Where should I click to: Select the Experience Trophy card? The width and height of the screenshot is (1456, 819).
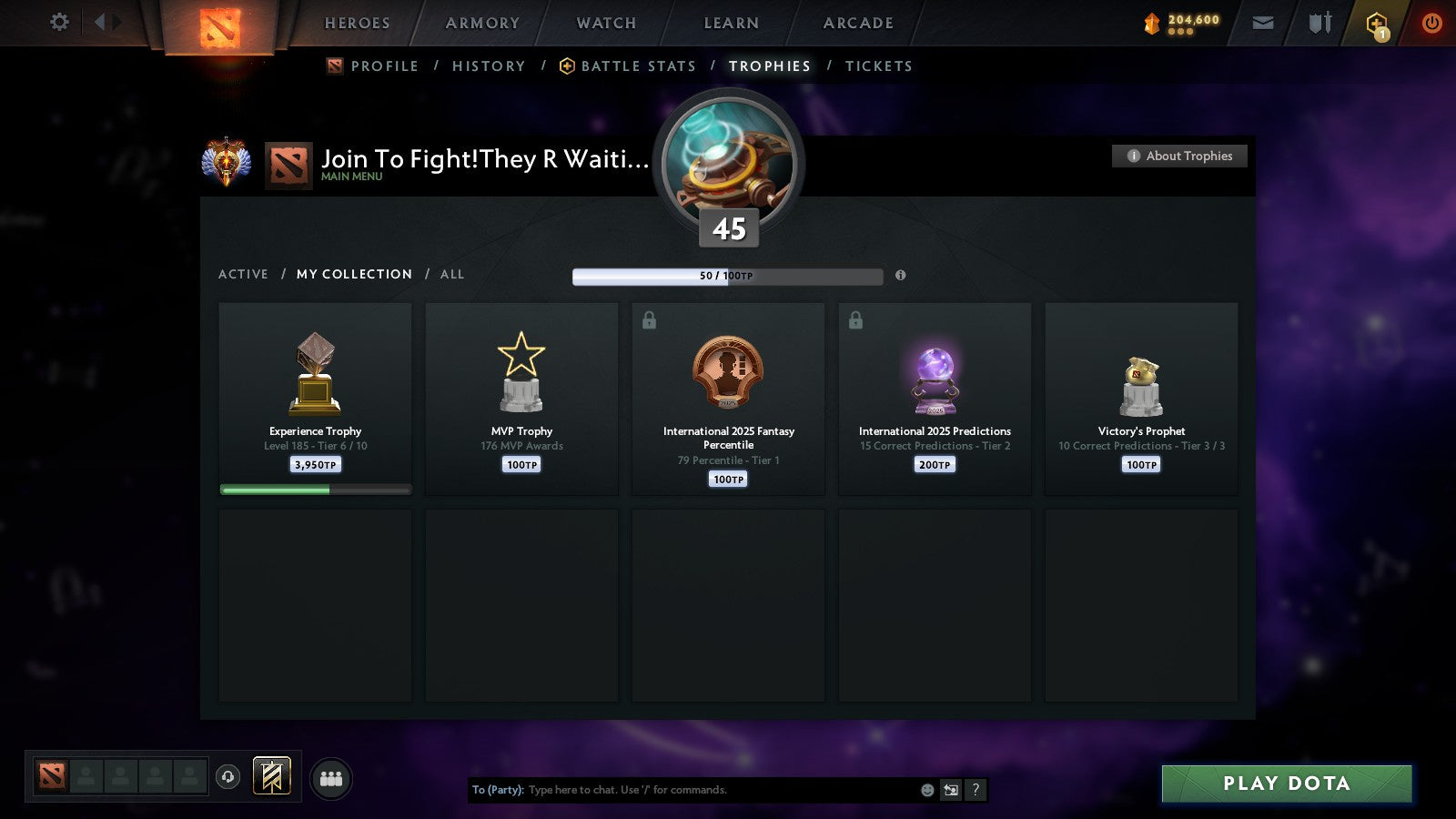pyautogui.click(x=315, y=399)
